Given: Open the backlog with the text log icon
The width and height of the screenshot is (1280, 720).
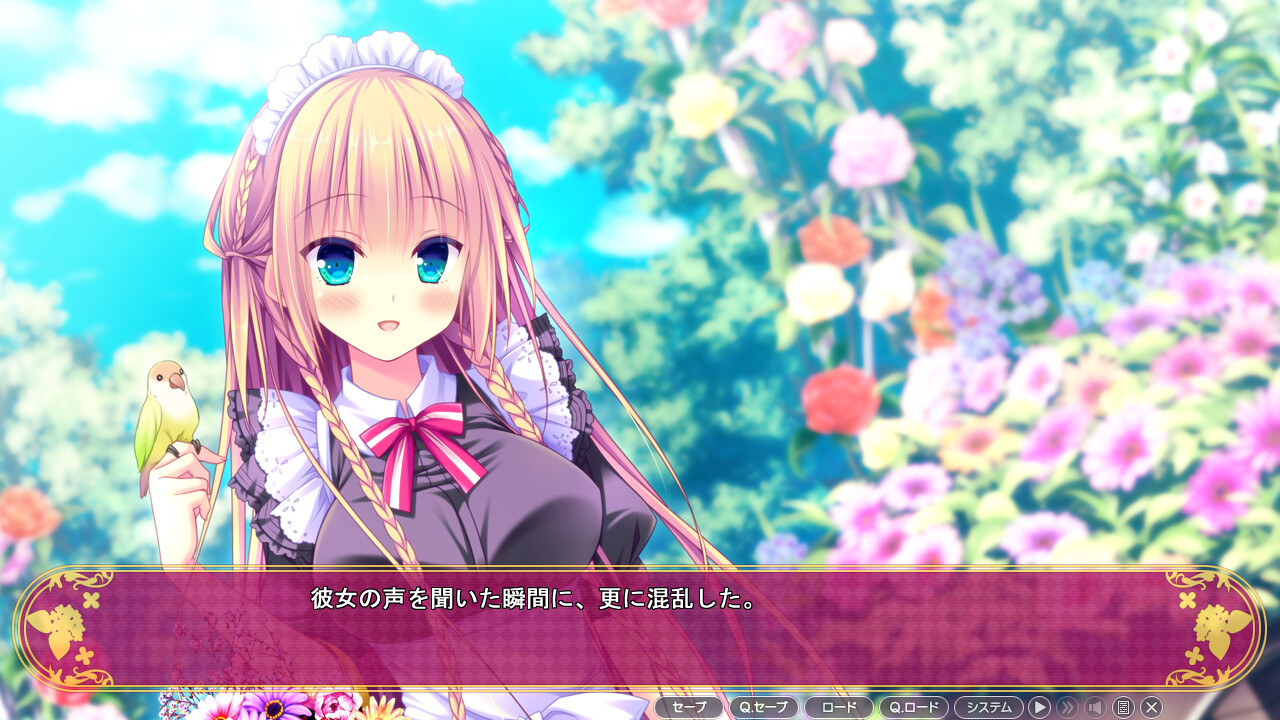Looking at the screenshot, I should 1124,707.
